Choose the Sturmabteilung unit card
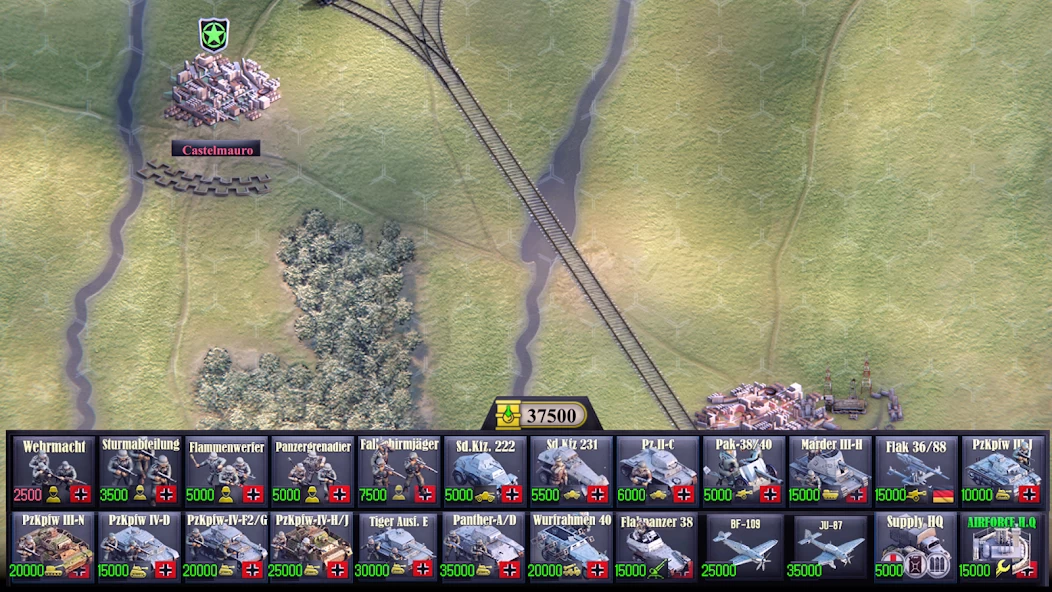The width and height of the screenshot is (1052, 592). (x=139, y=470)
